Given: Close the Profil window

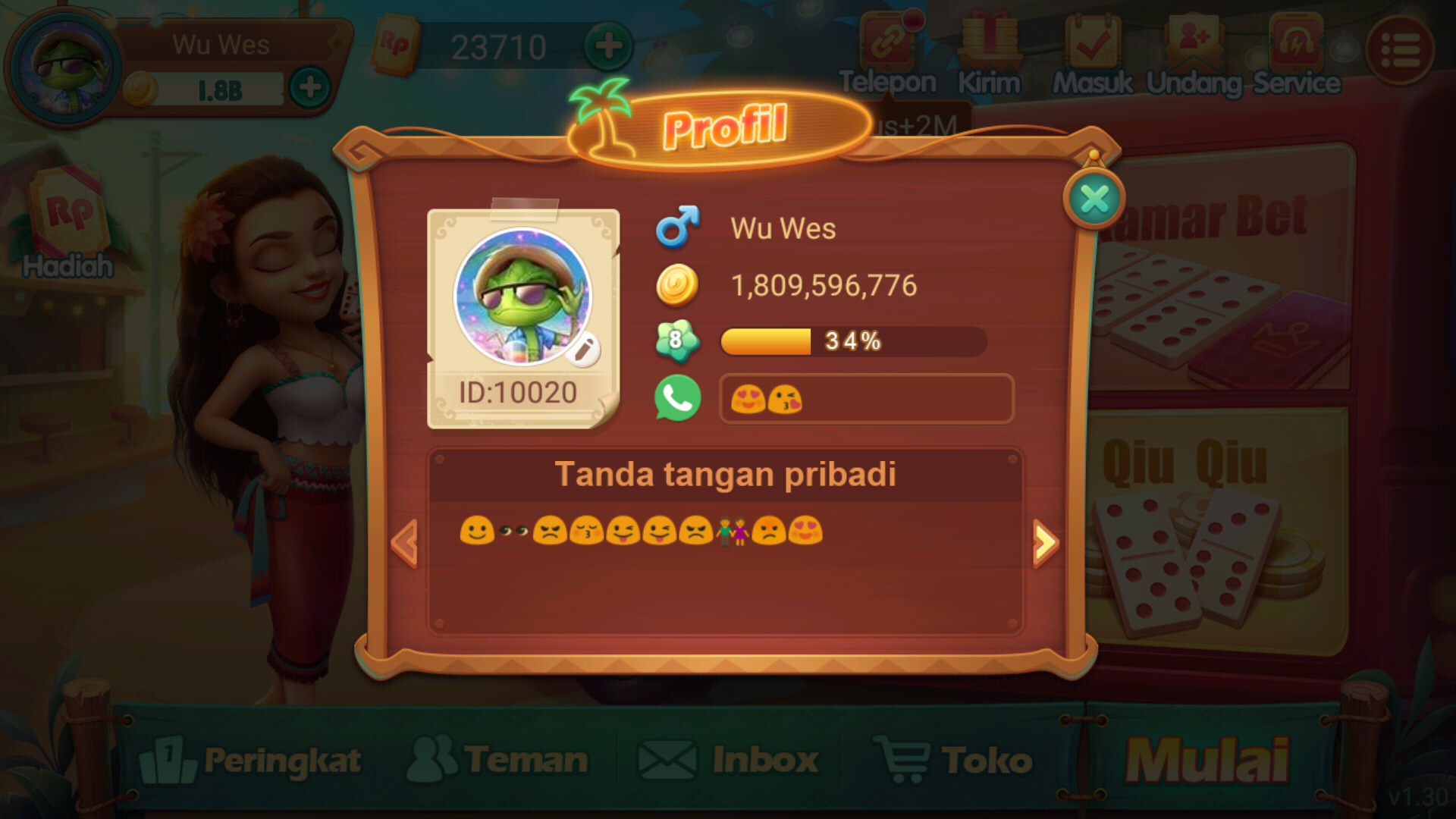Looking at the screenshot, I should pos(1094,199).
